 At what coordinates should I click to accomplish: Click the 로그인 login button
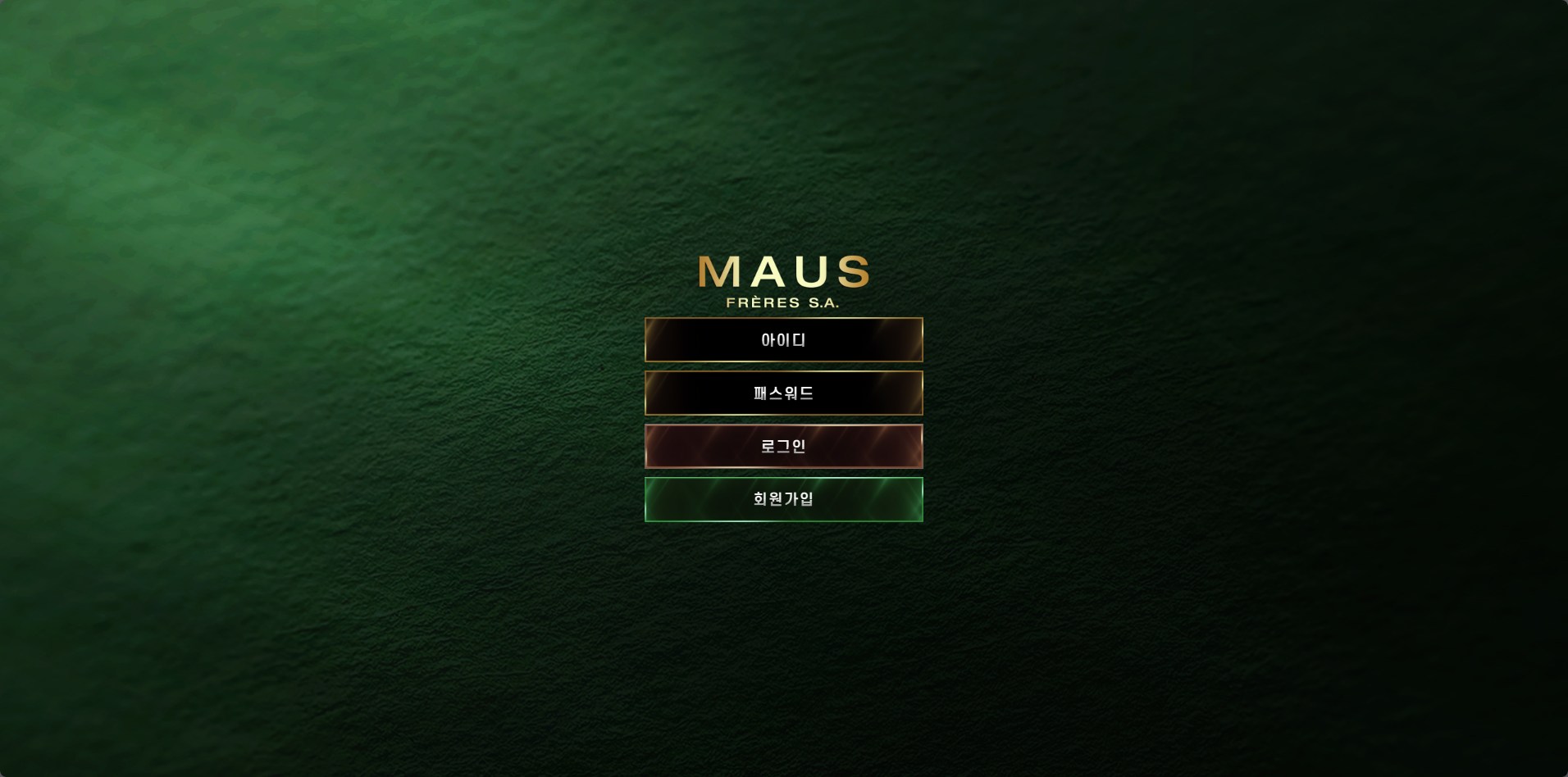coord(783,446)
